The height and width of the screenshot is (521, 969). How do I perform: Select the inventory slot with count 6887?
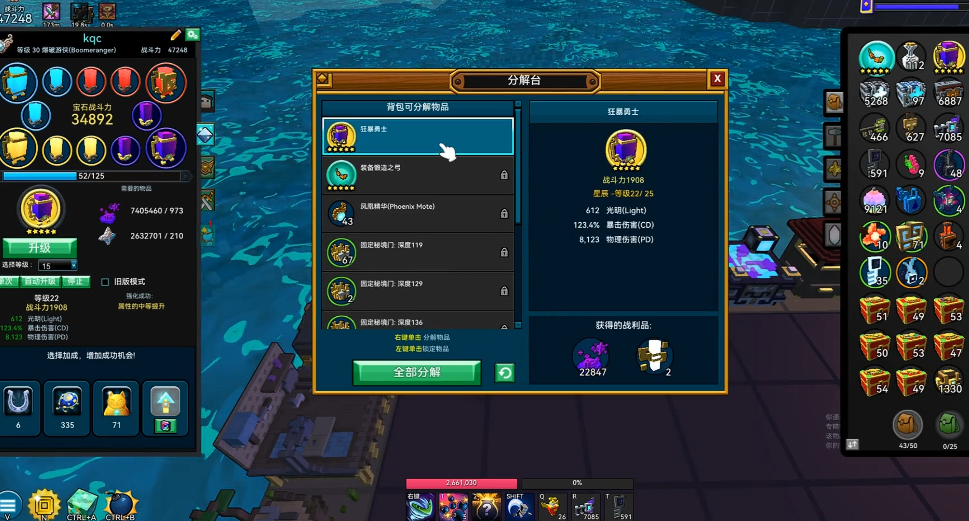[948, 93]
